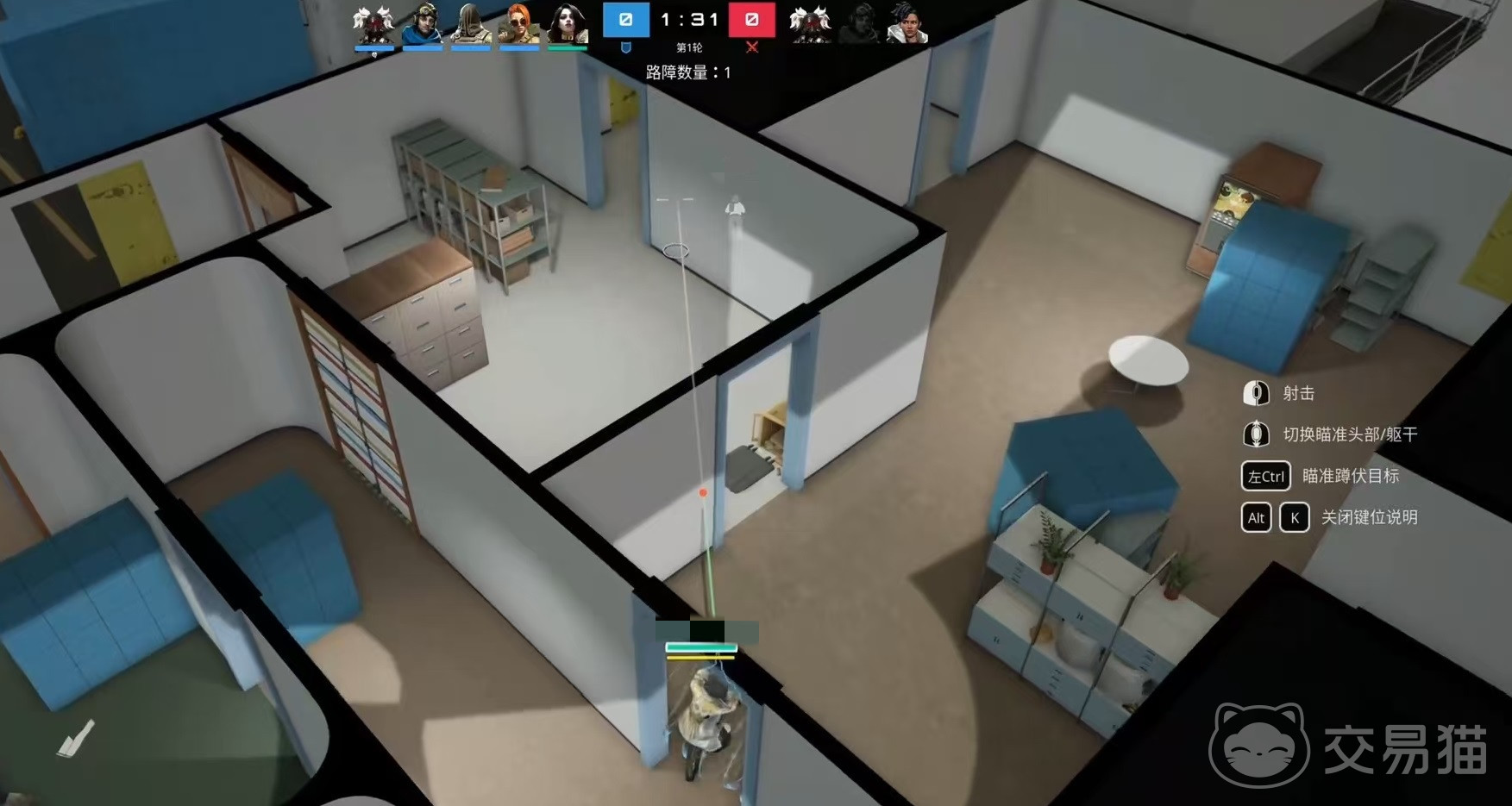Click the darkened enemy operator portrait

pyautogui.click(x=859, y=23)
